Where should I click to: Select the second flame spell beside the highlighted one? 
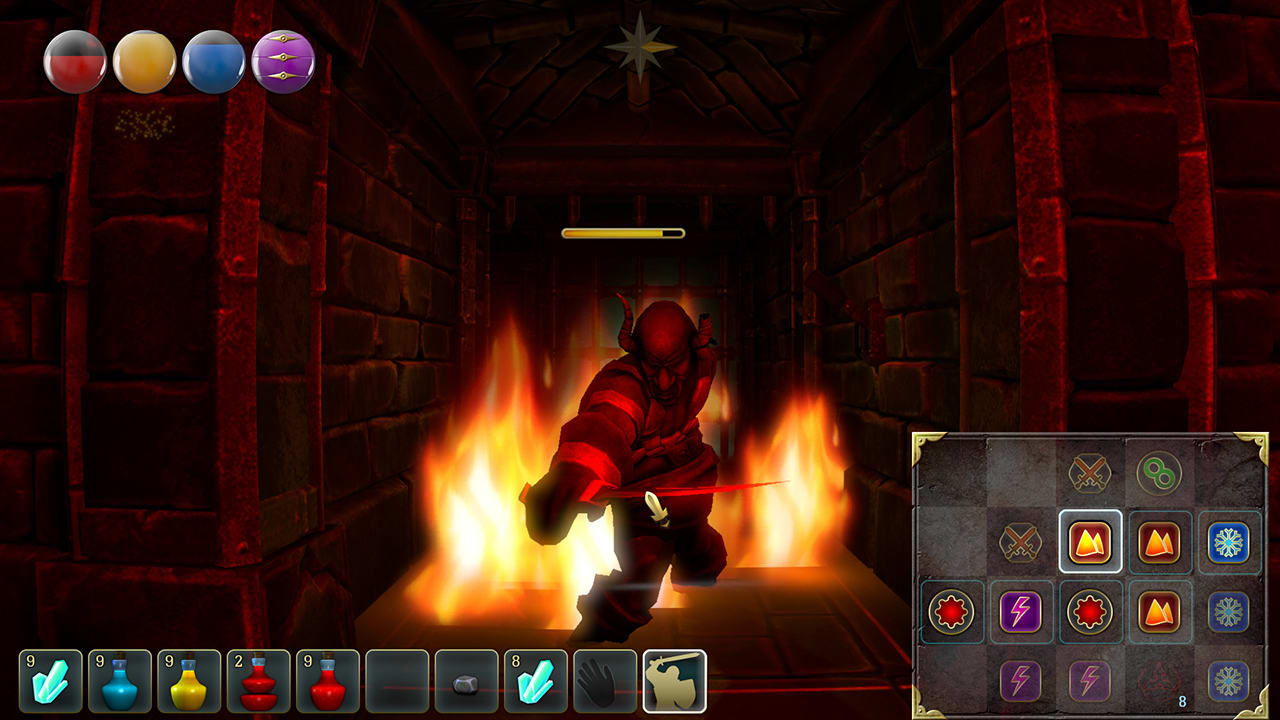pos(1162,543)
